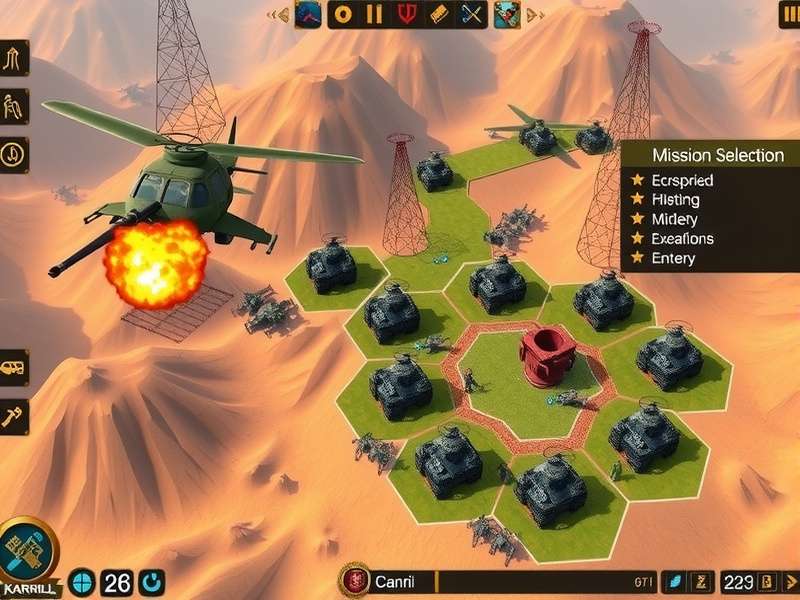
Task: Click the blue refresh cycle button
Action: pyautogui.click(x=151, y=582)
